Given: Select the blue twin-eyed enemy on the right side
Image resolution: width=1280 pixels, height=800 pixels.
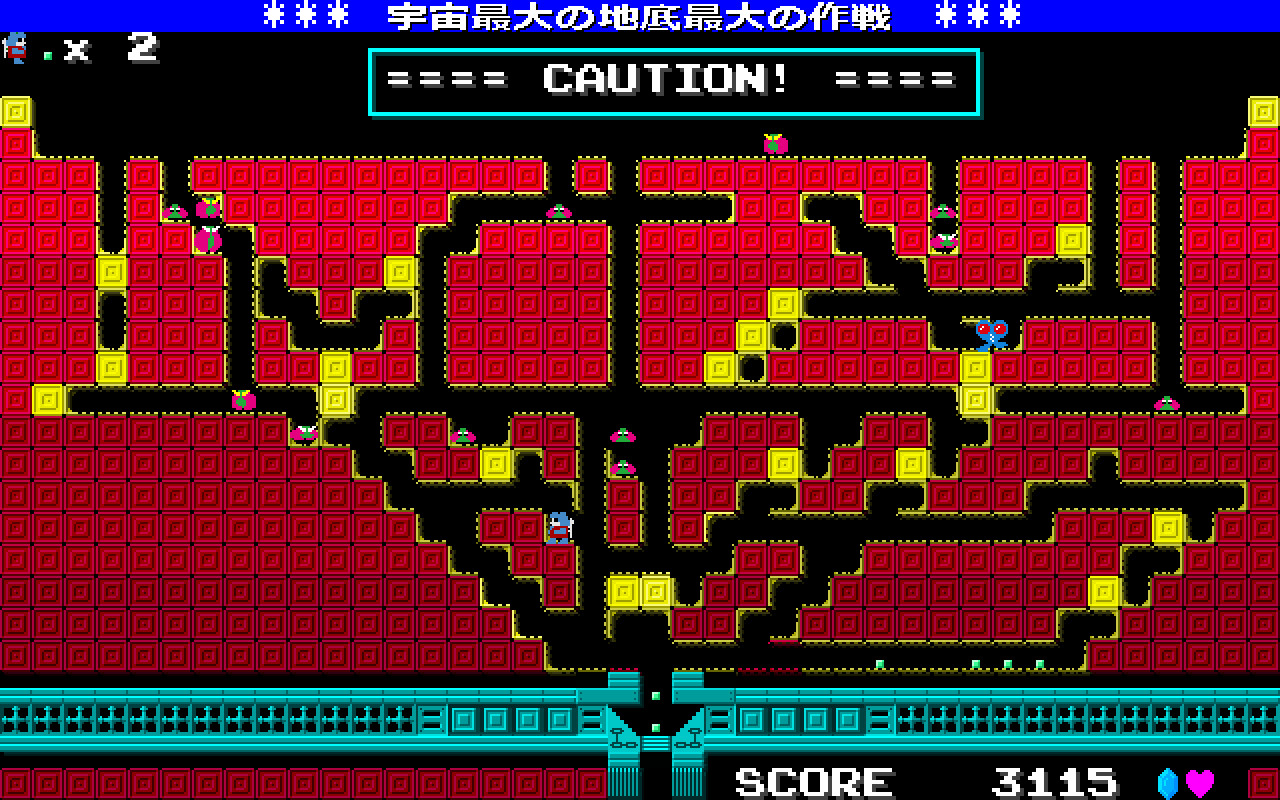Looking at the screenshot, I should (992, 335).
